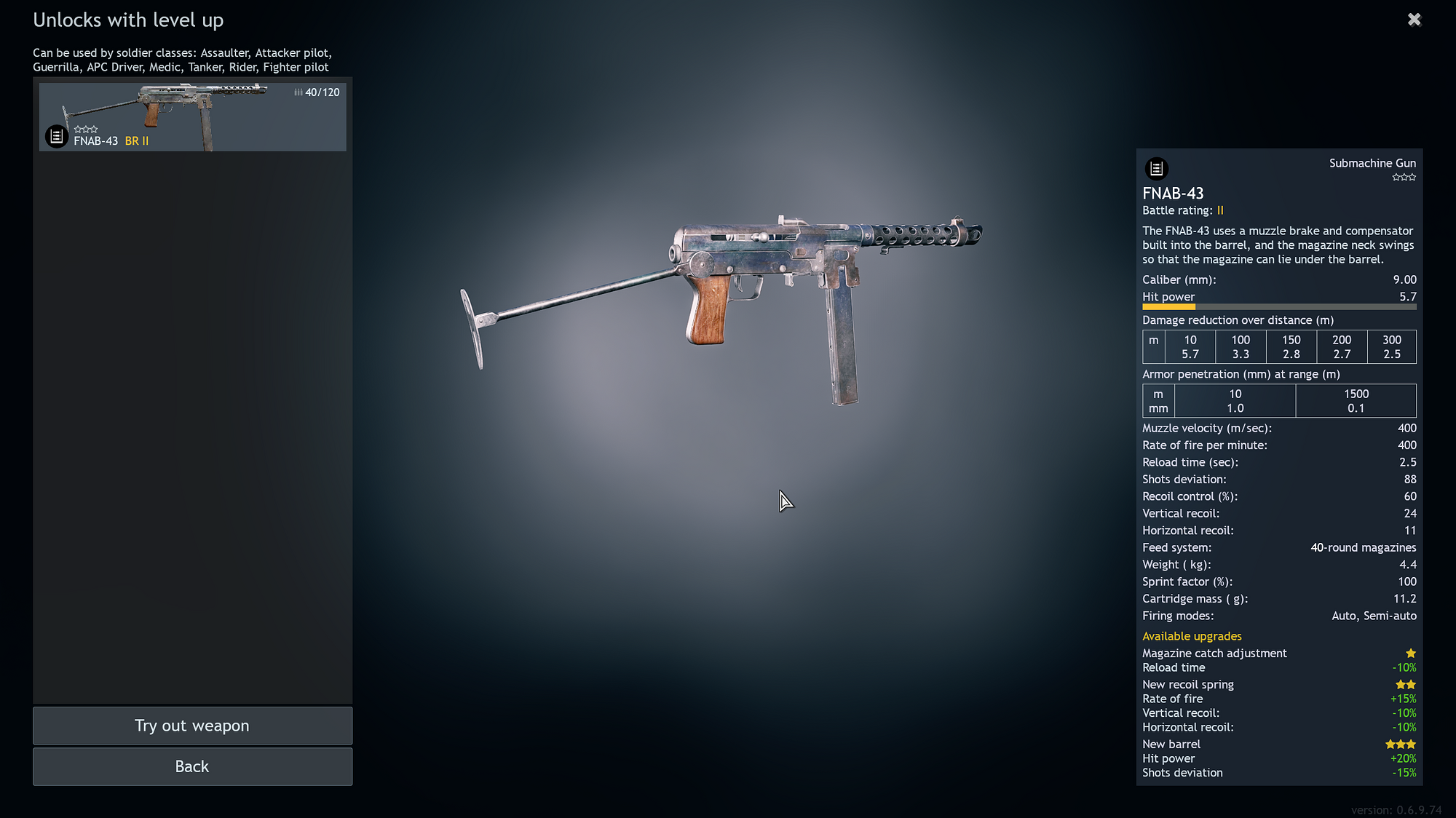The height and width of the screenshot is (818, 1456).
Task: Select the FNAB-43 weapon thumbnail
Action: tap(192, 116)
